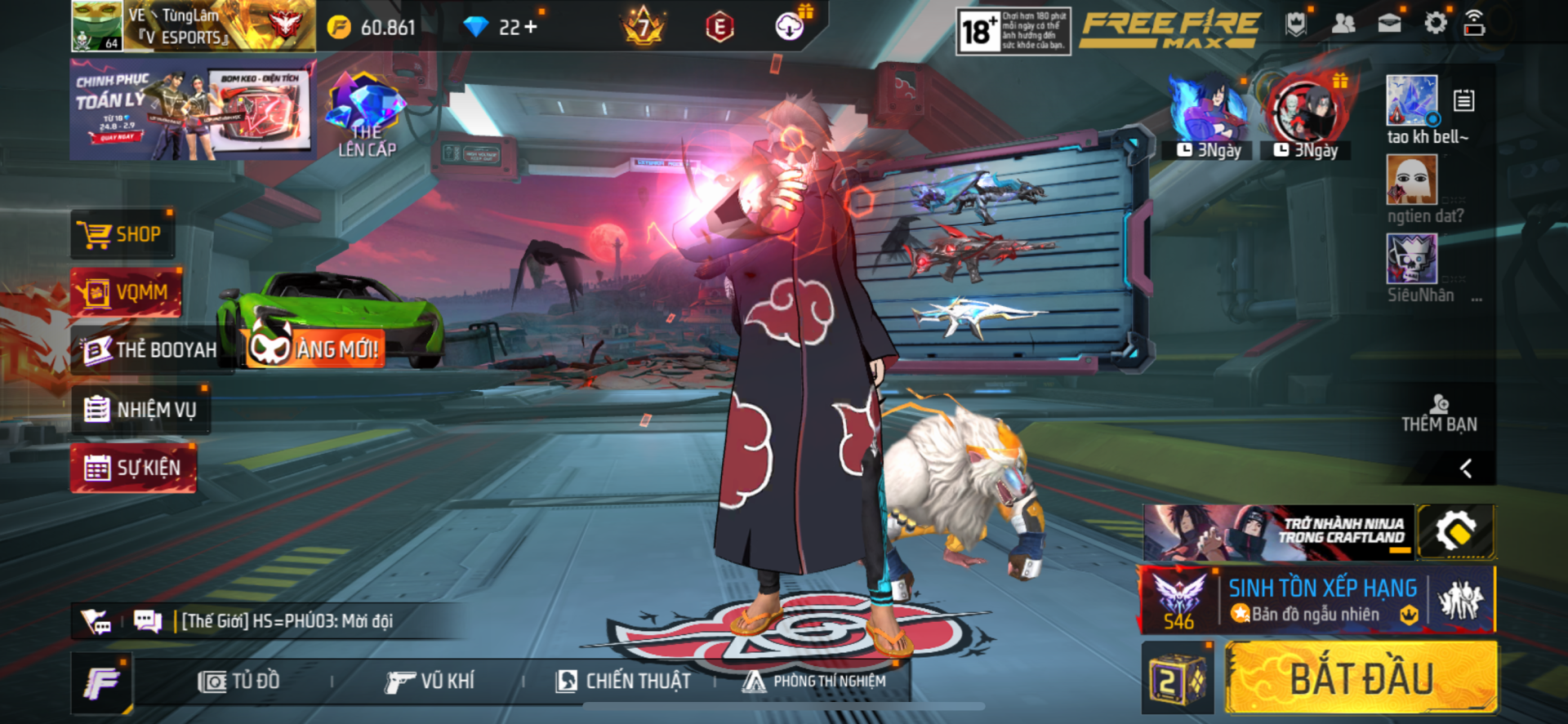Open Chinh Phục Toán Lý event banner
Viewport: 1568px width, 724px height.
[193, 109]
